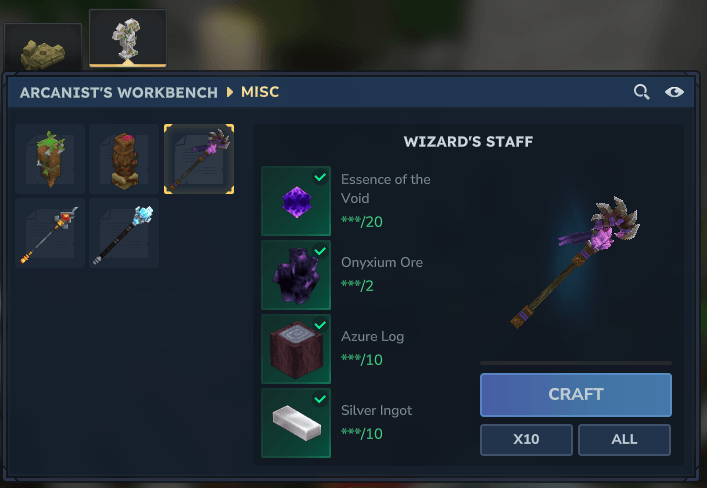Click the Essence of the Void ingredient

[296, 201]
